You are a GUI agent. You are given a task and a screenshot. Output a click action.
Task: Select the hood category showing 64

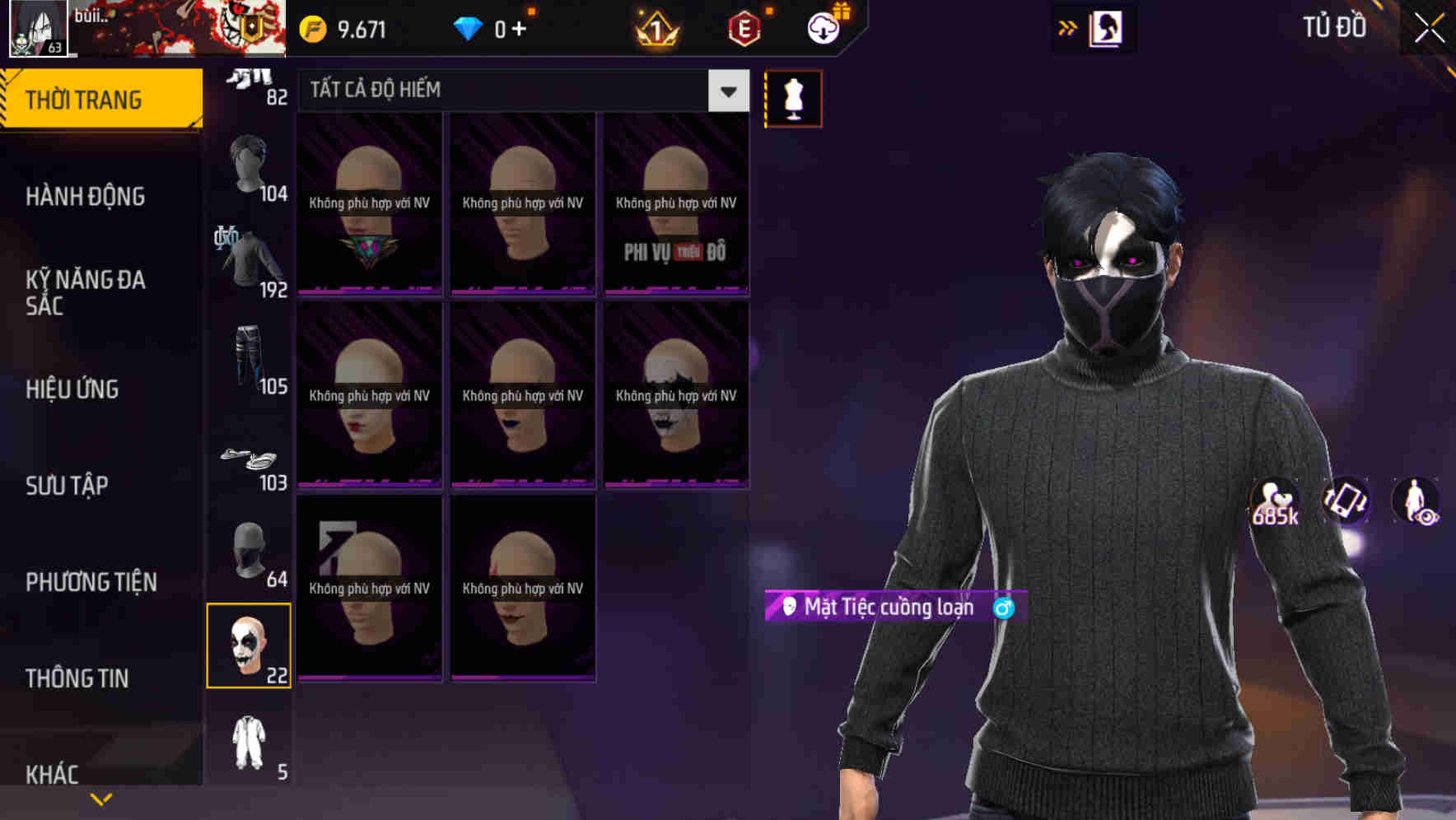click(x=250, y=552)
